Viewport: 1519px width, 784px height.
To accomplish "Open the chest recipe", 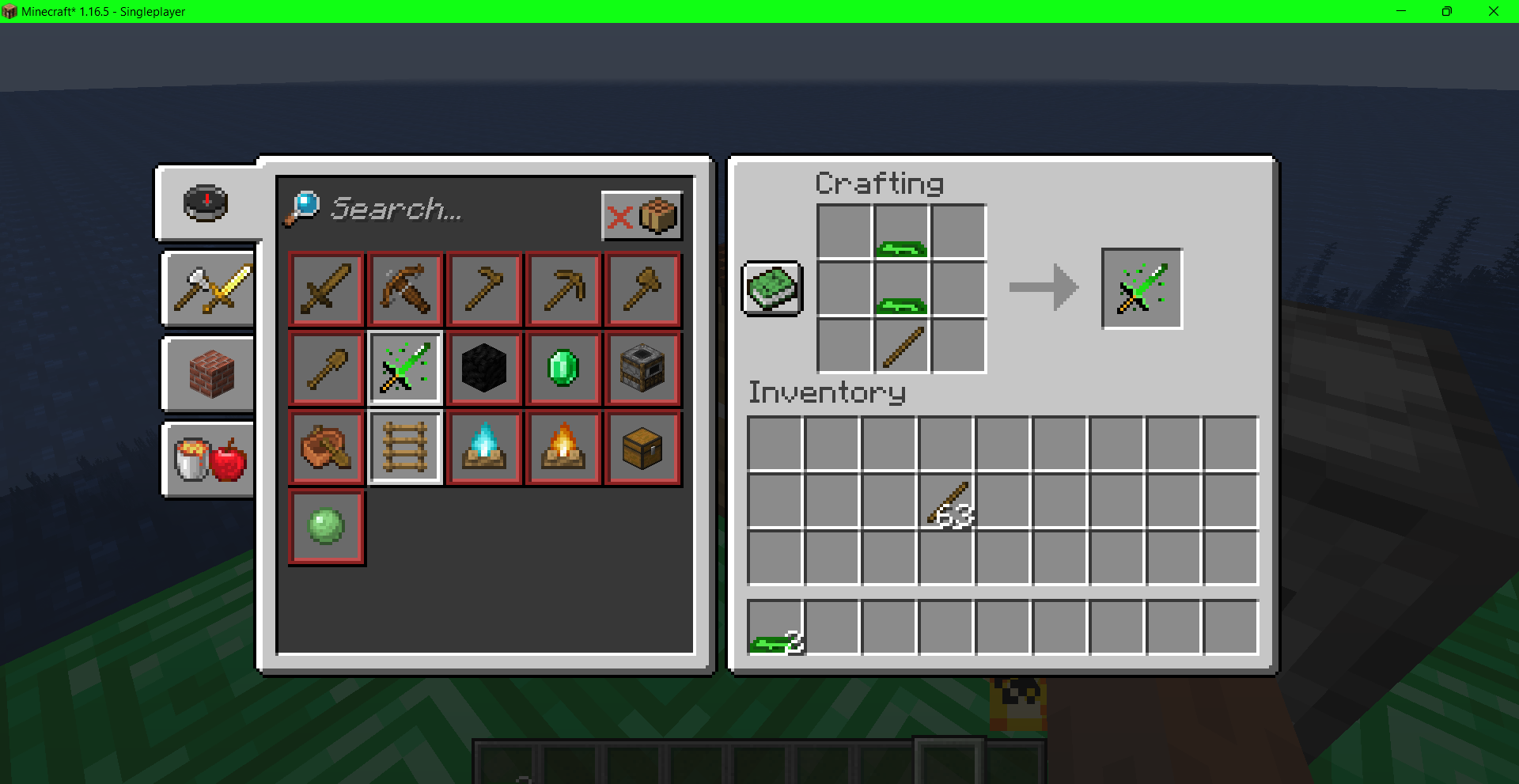I will click(x=642, y=447).
